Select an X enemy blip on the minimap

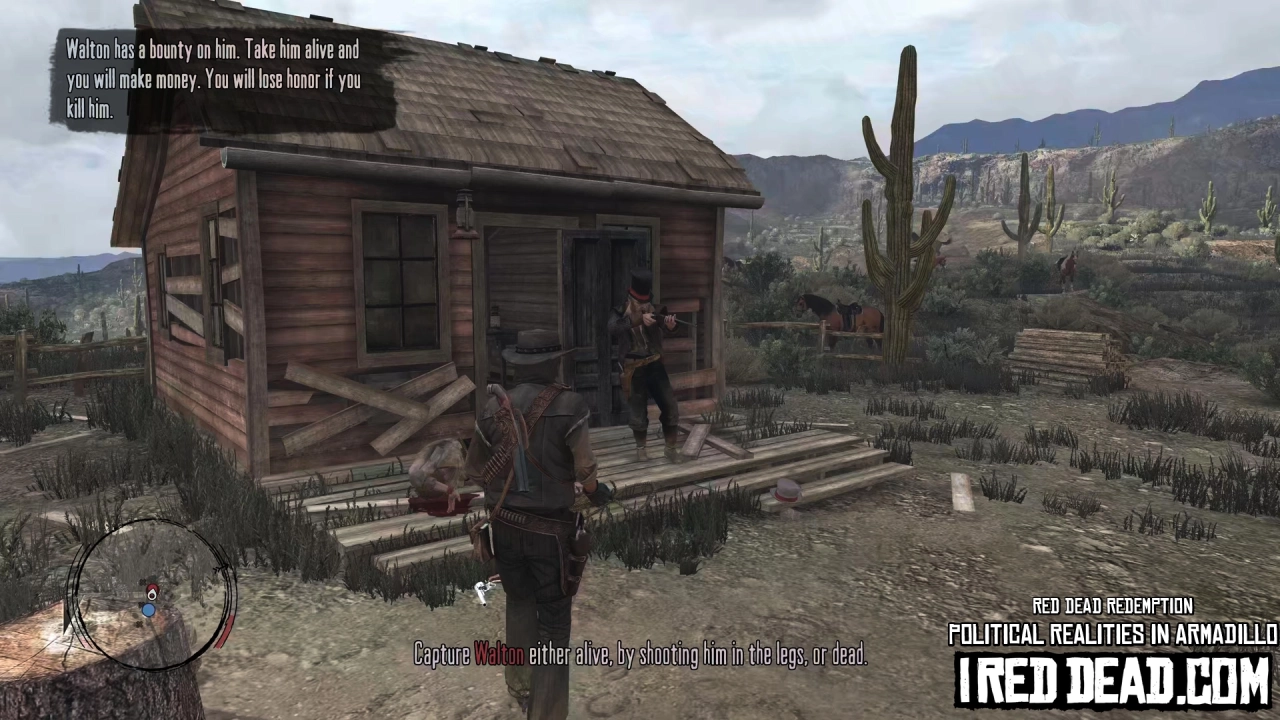[x=143, y=581]
